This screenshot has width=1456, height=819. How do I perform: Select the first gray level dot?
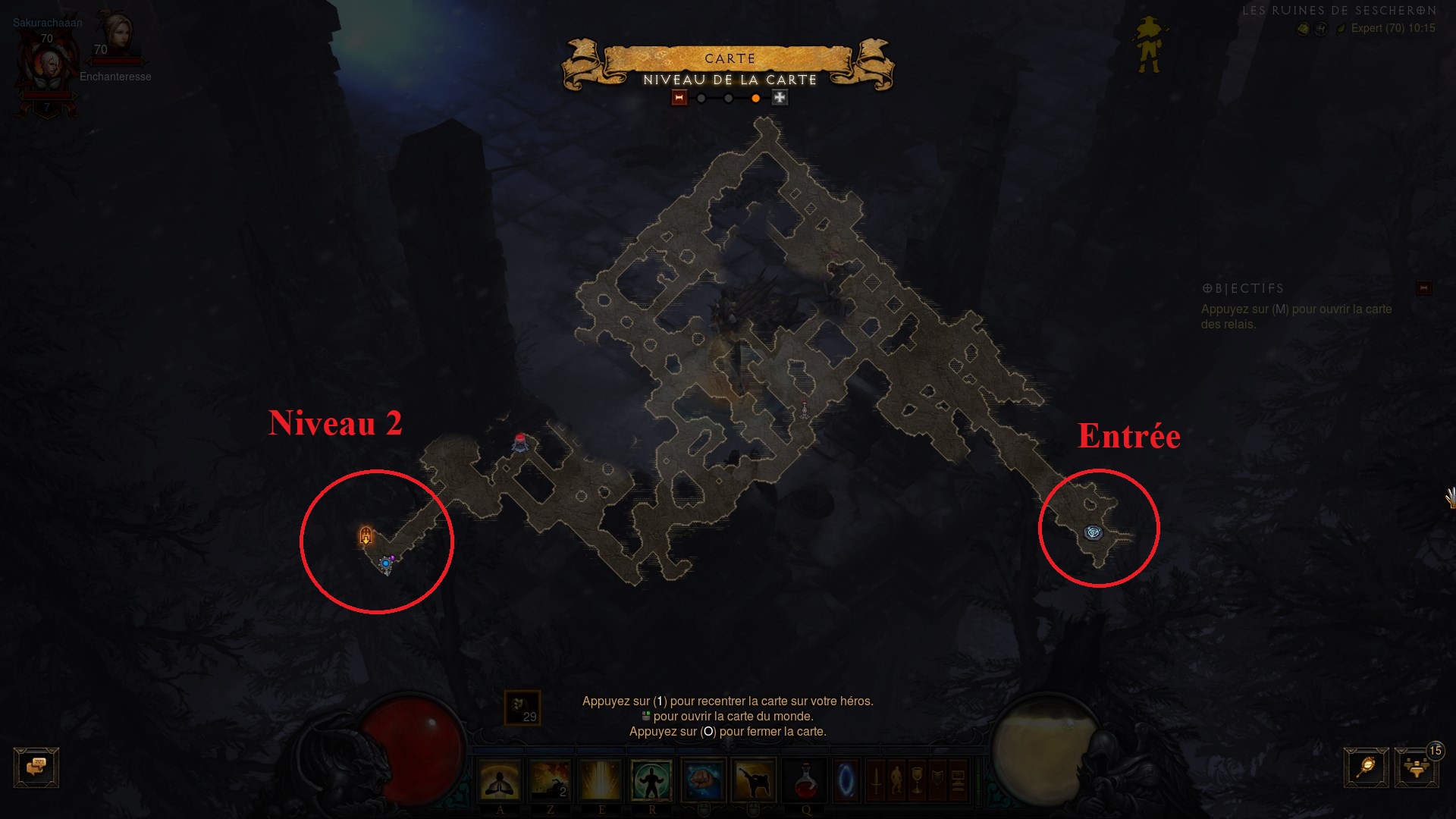tap(701, 97)
